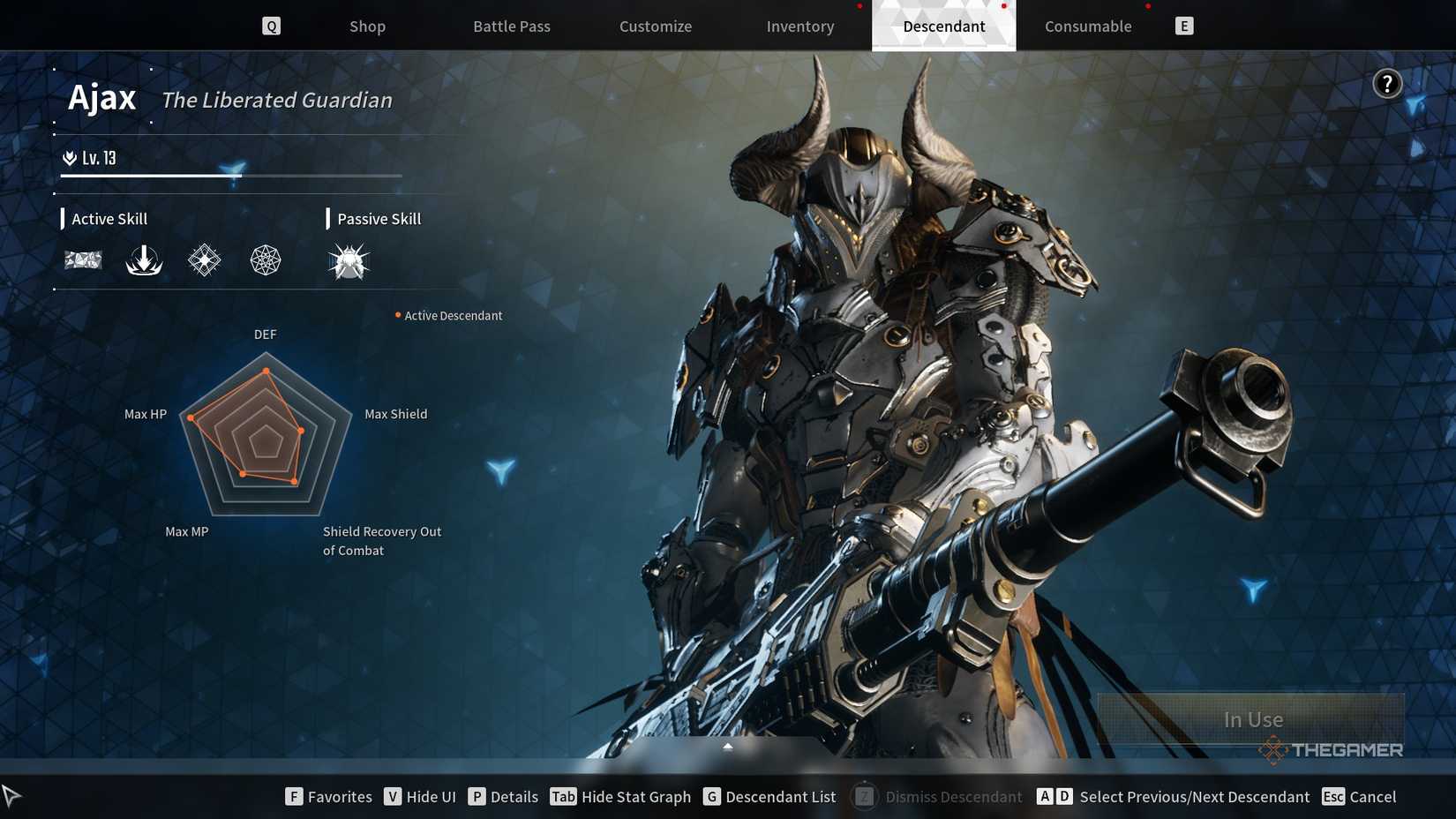Select Ajax's first active skill icon

[83, 259]
